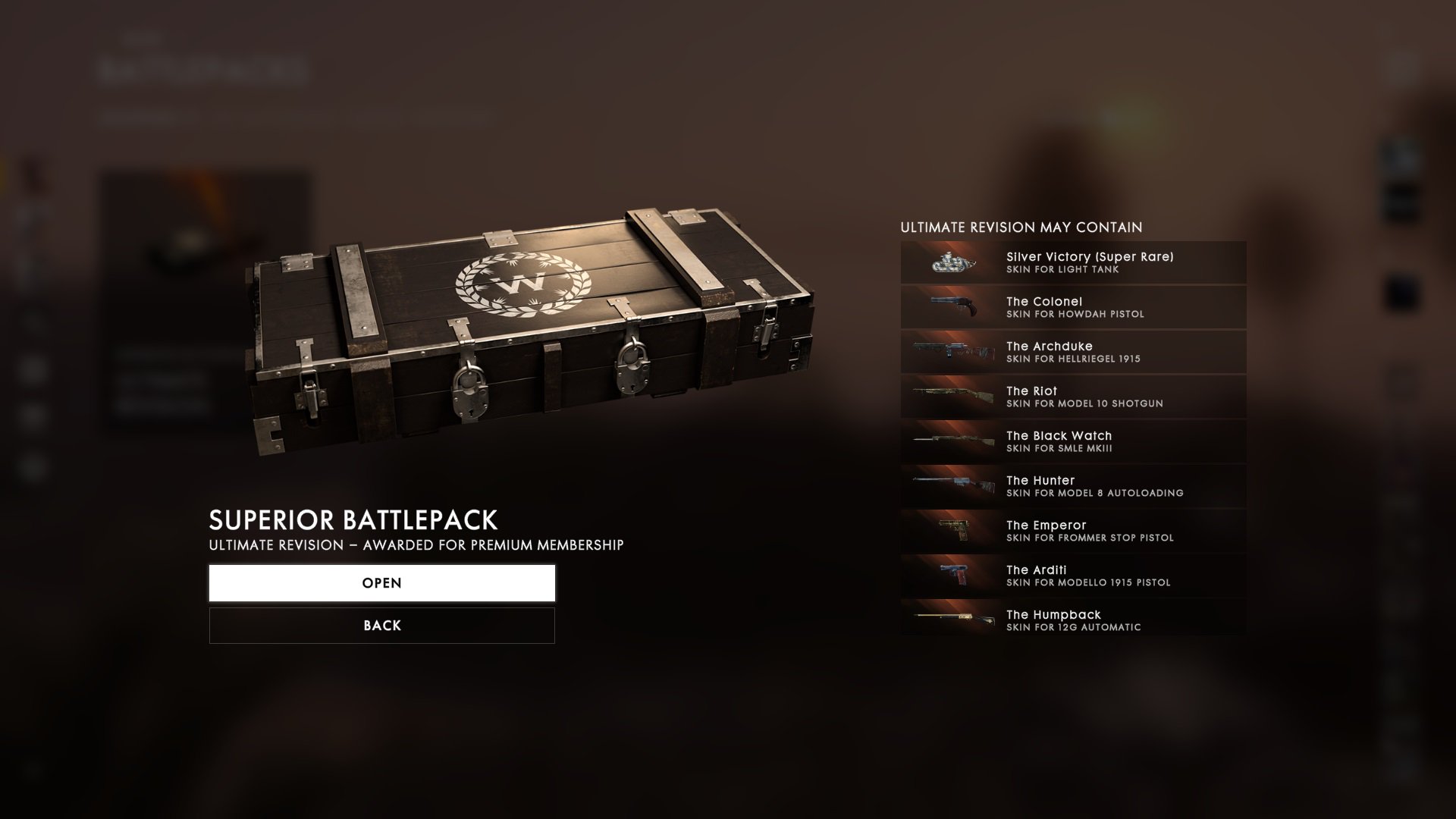The height and width of the screenshot is (819, 1456).
Task: Select the Silver Victory light tank skin
Action: click(1073, 262)
